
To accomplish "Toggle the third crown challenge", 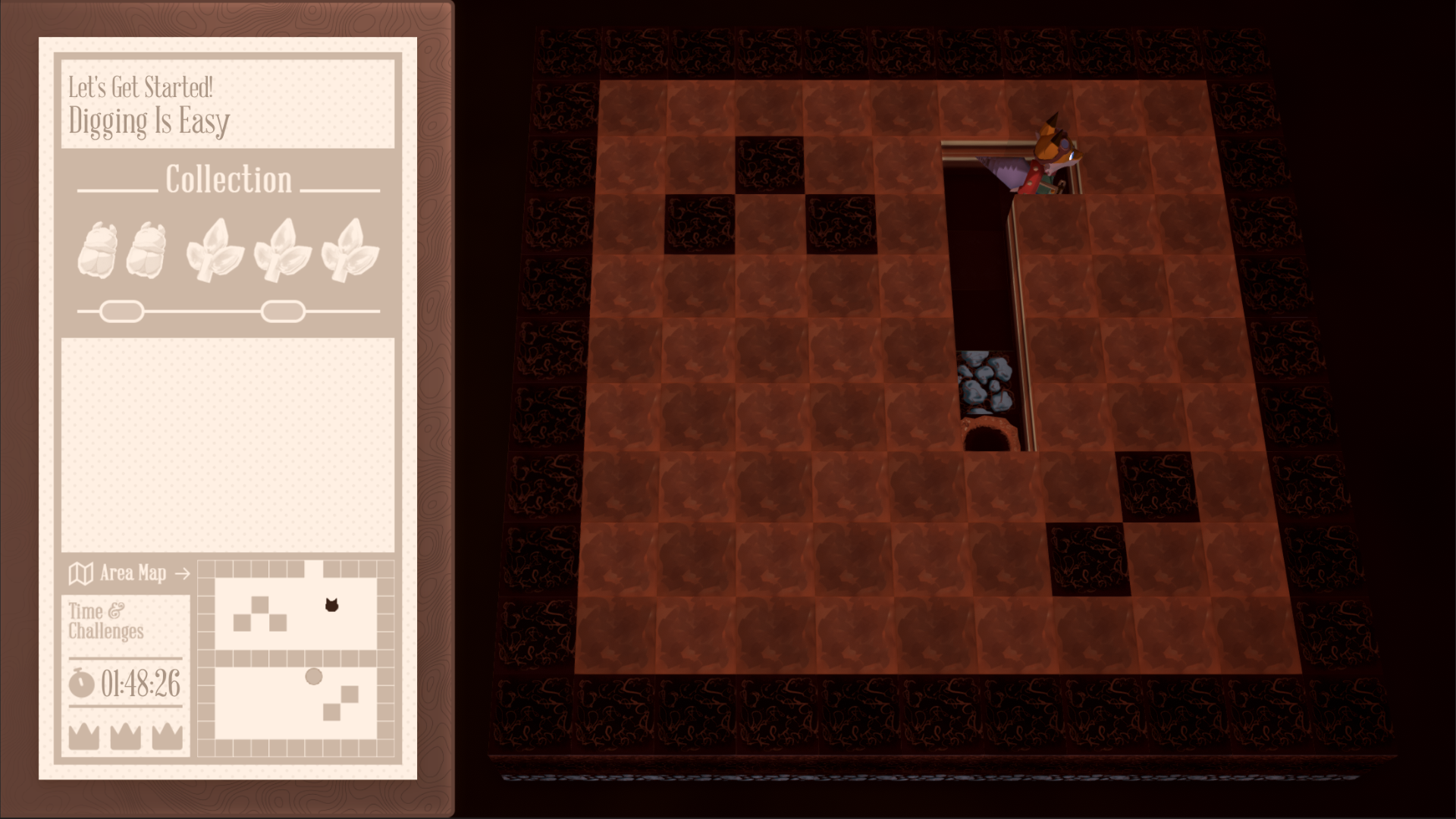I will point(168,737).
